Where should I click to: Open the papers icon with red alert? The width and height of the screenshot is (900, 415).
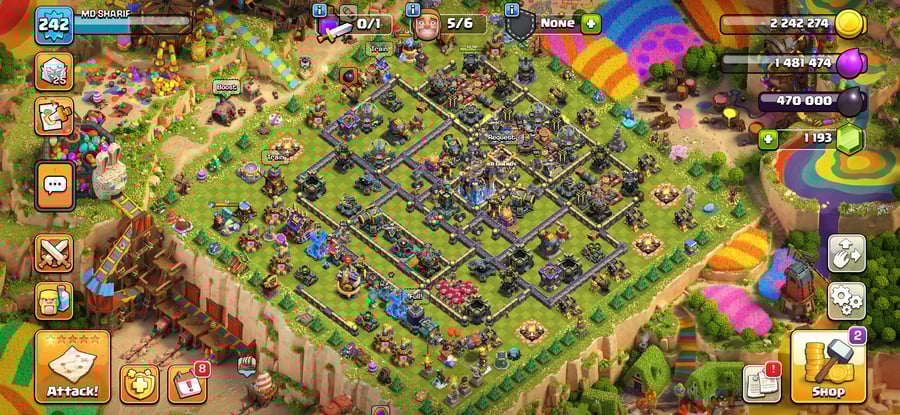tap(761, 383)
